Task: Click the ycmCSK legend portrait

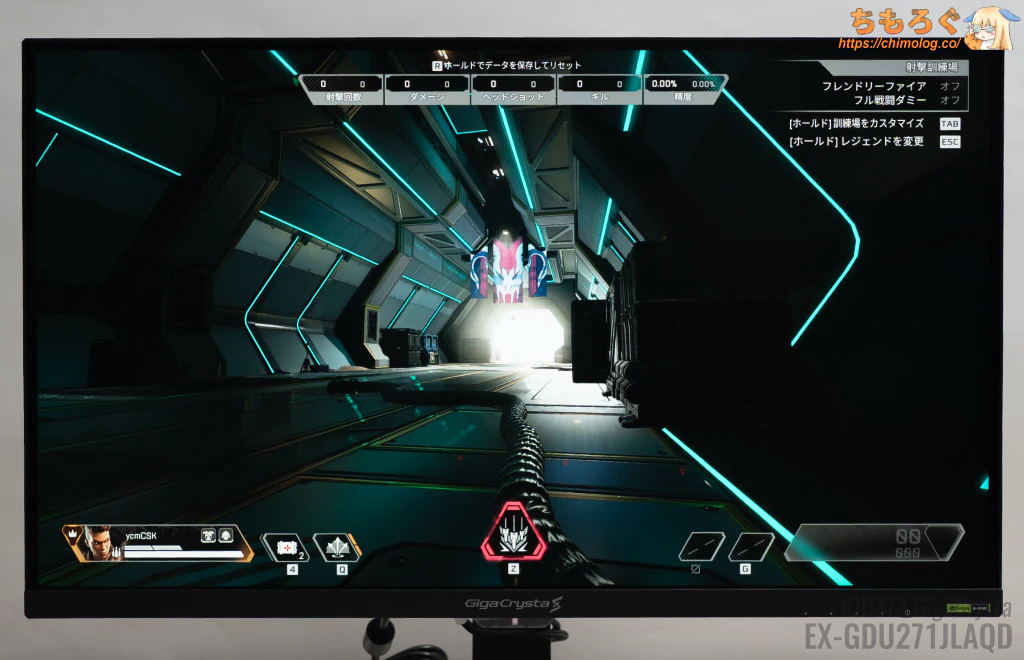Action: tap(100, 543)
